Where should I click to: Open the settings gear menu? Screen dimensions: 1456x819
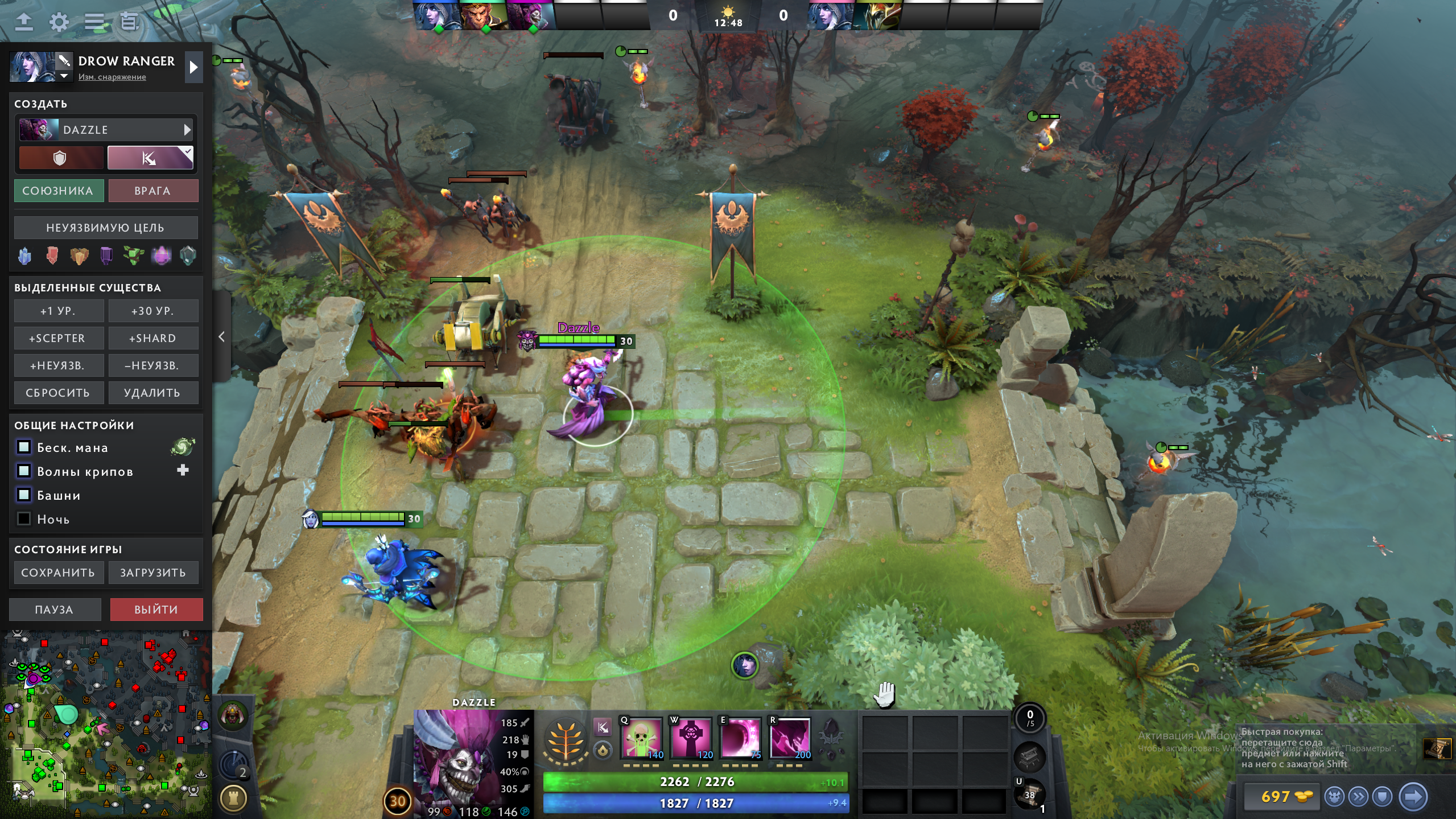(59, 22)
